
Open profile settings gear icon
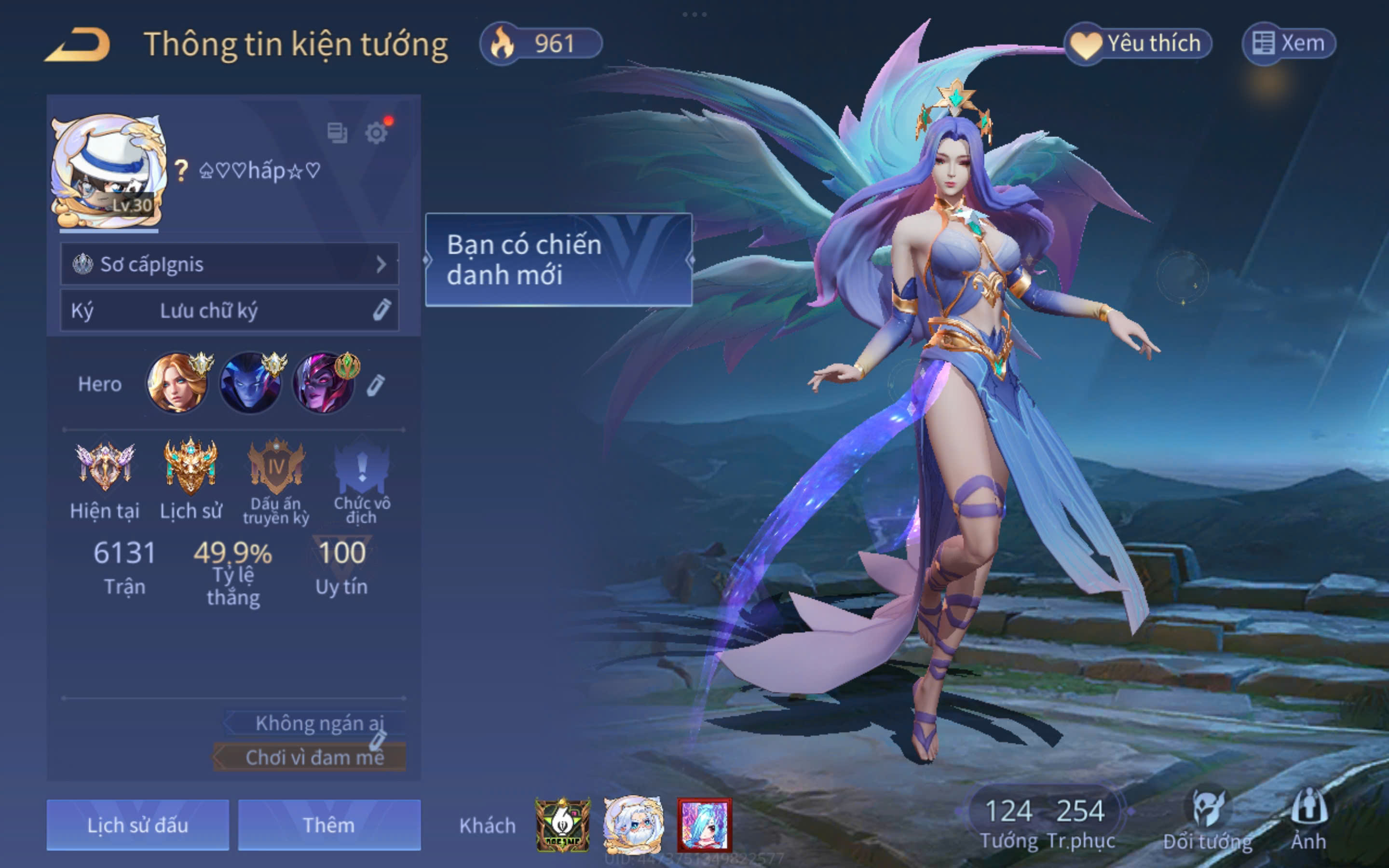pos(377,133)
